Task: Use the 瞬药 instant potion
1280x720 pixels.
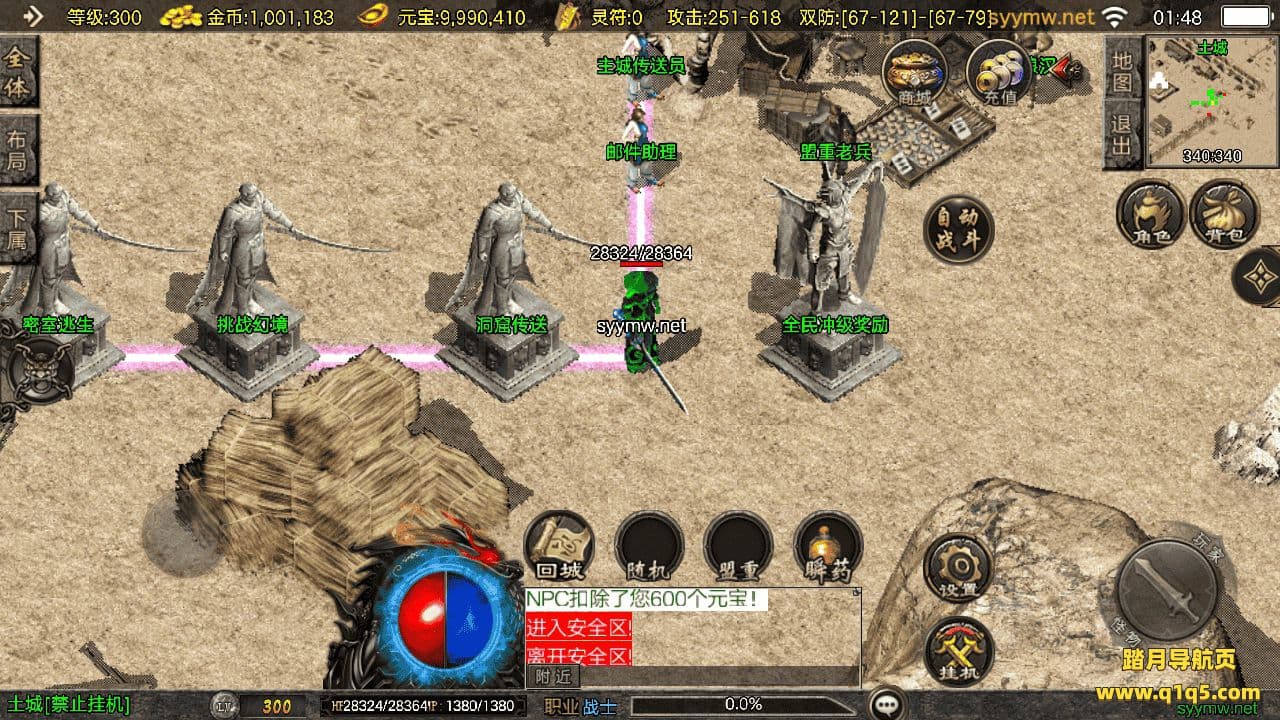Action: 828,547
